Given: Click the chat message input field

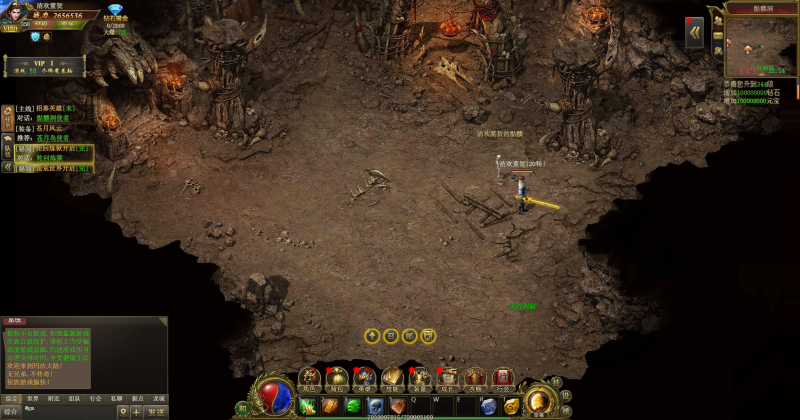Looking at the screenshot, I should (68, 411).
